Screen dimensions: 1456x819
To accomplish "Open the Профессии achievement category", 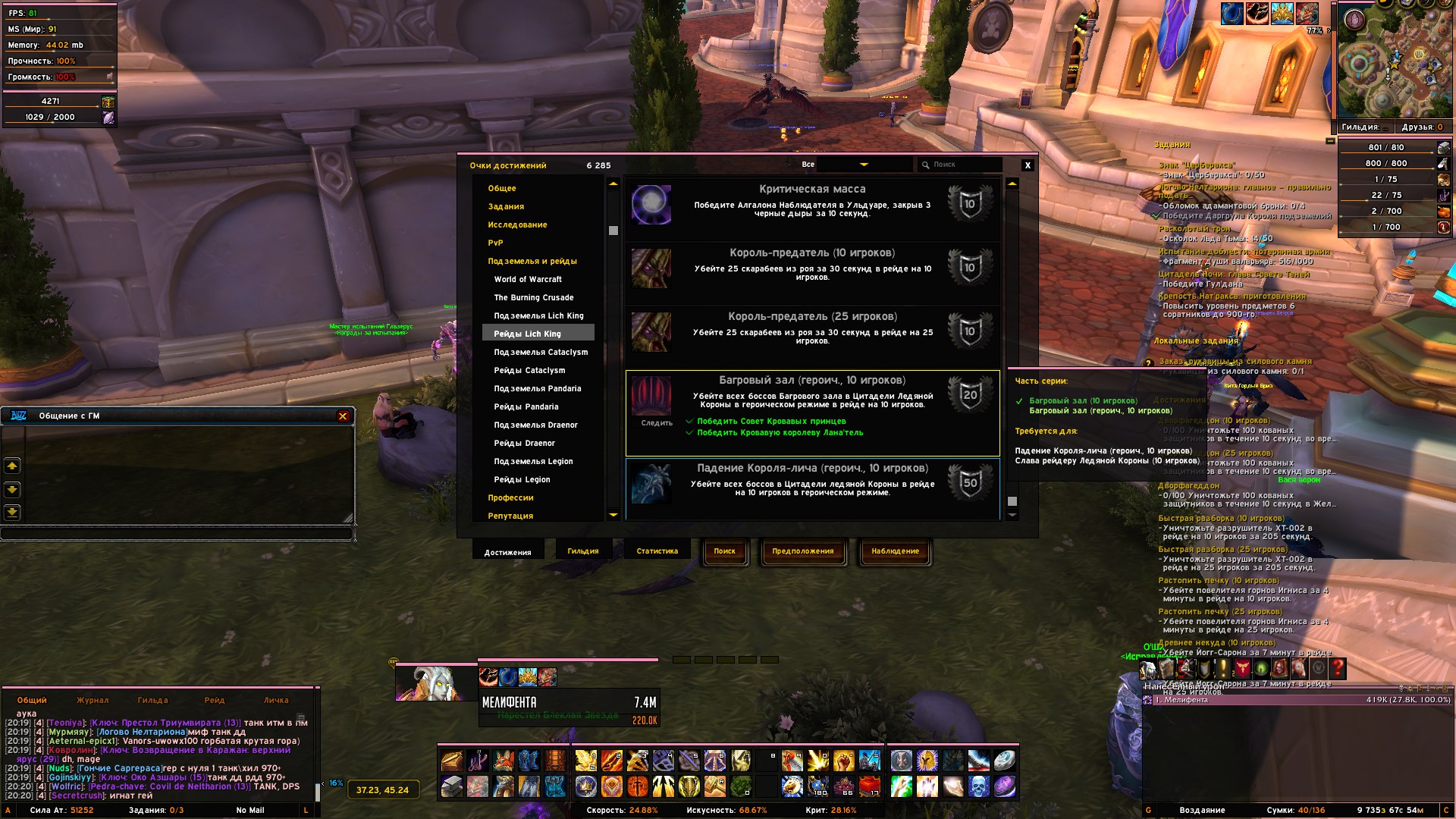I will coord(510,497).
